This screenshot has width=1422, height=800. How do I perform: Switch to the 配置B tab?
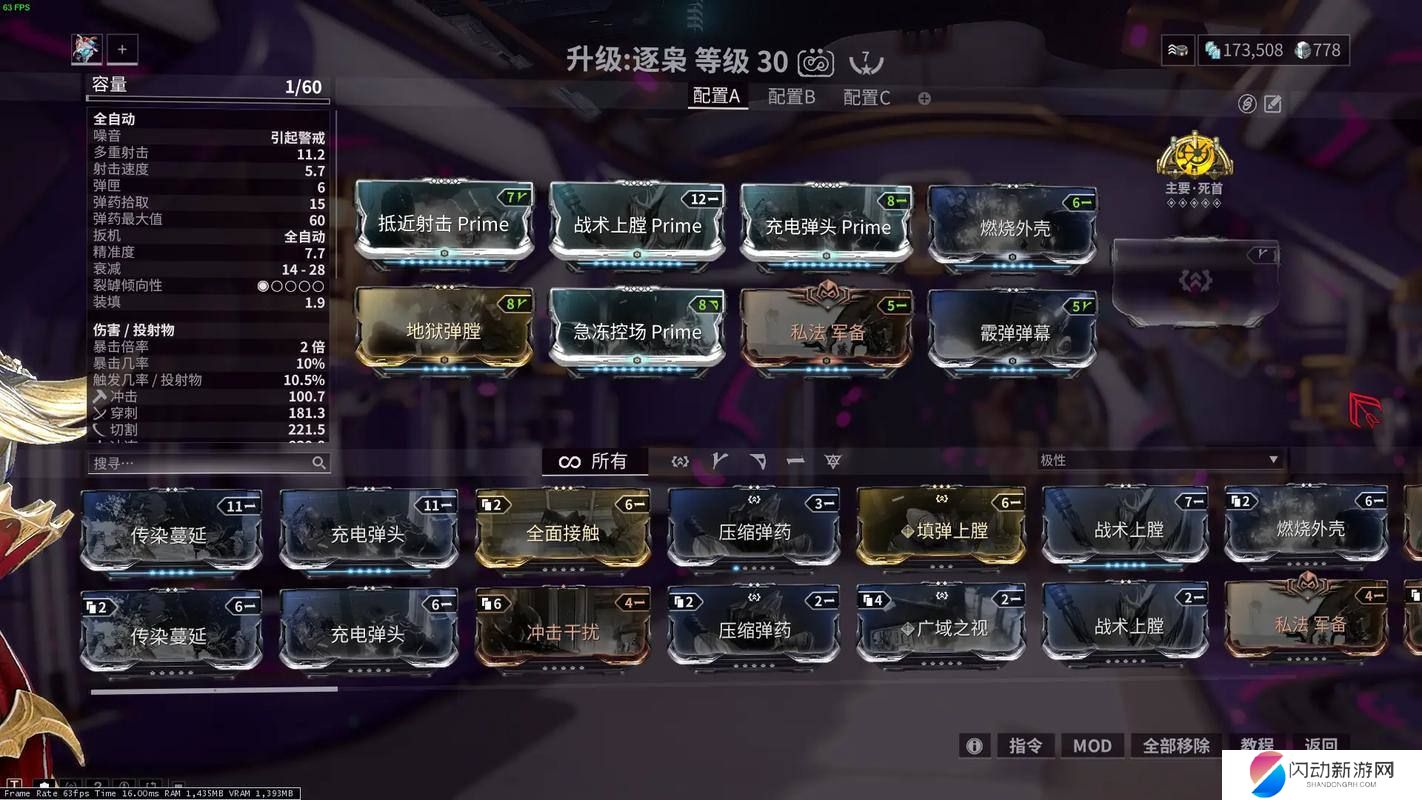point(790,97)
